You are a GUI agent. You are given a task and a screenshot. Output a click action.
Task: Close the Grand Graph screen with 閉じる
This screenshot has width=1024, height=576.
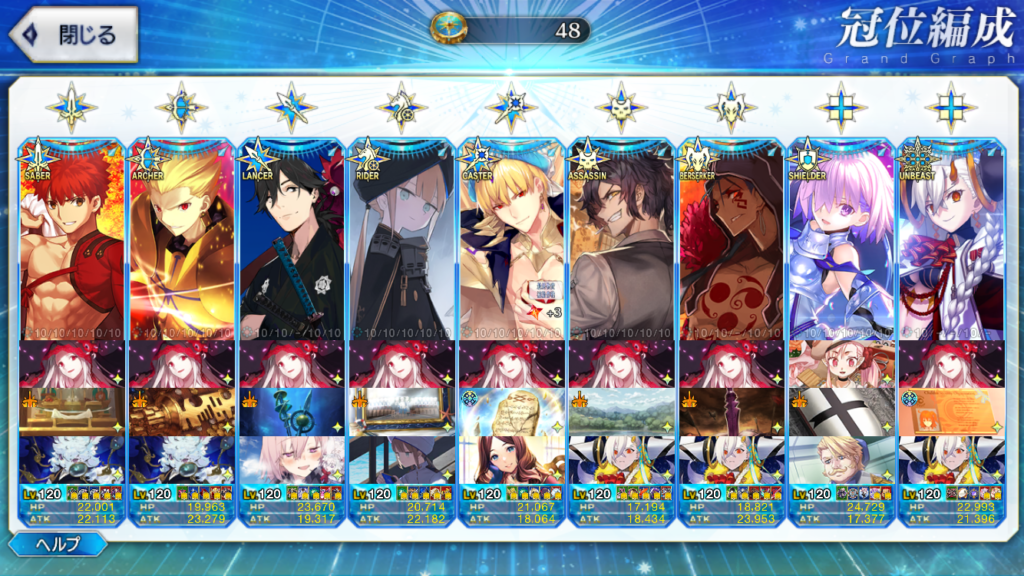click(x=72, y=35)
